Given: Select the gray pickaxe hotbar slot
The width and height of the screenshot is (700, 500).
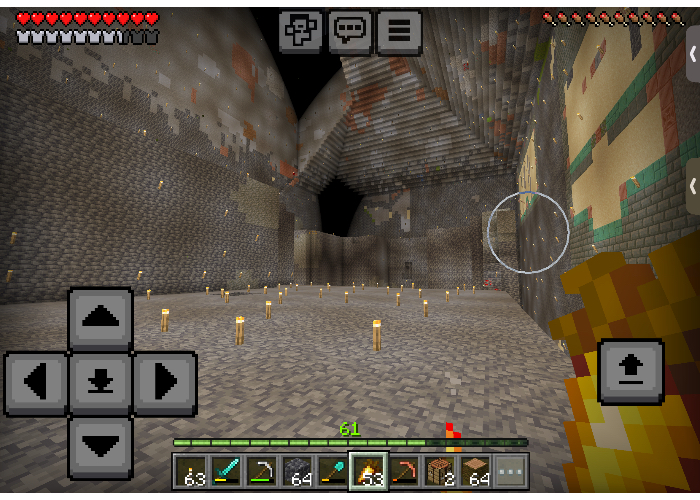Looking at the screenshot, I should 262,471.
